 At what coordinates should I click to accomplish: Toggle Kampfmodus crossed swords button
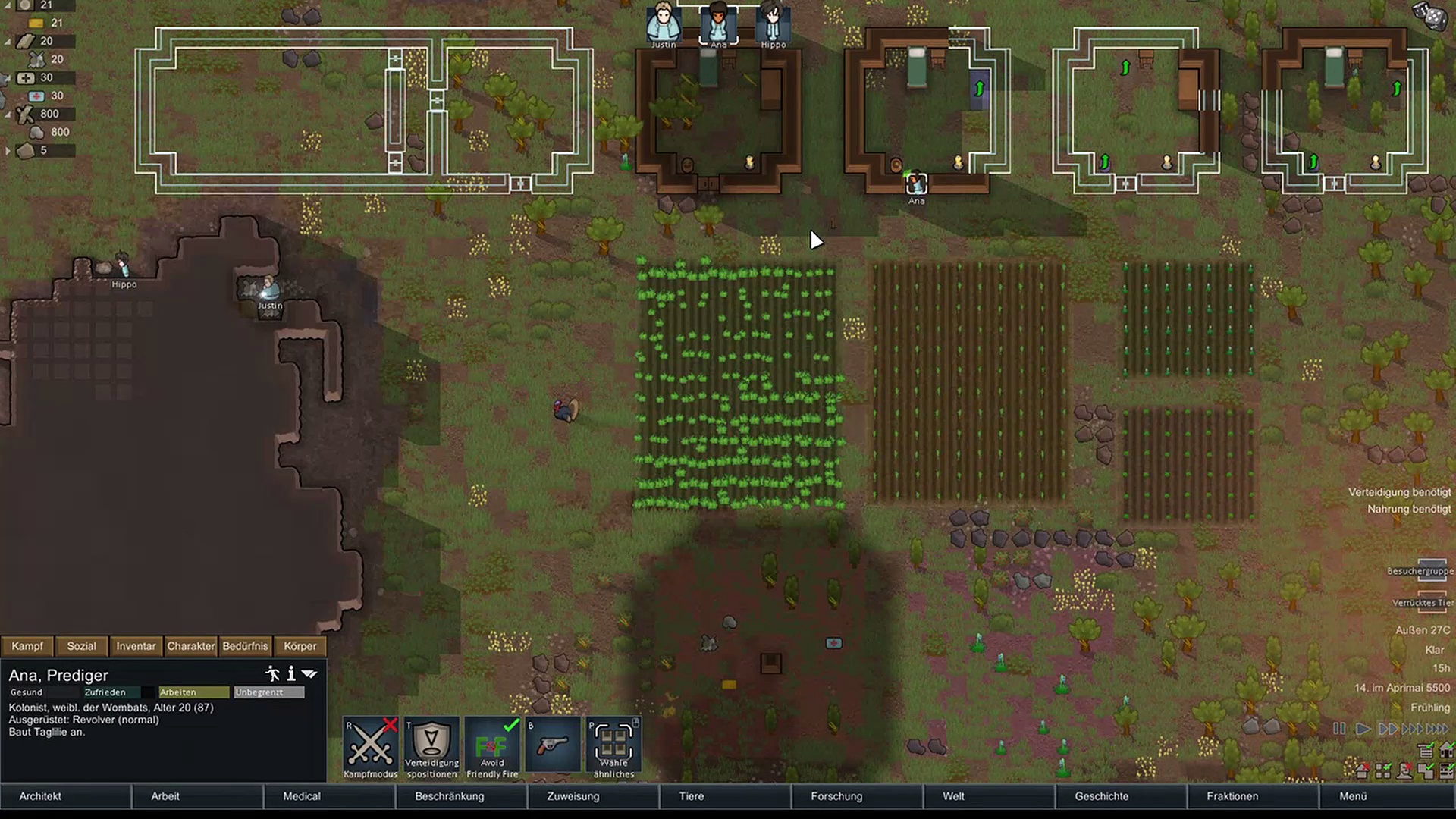click(371, 745)
